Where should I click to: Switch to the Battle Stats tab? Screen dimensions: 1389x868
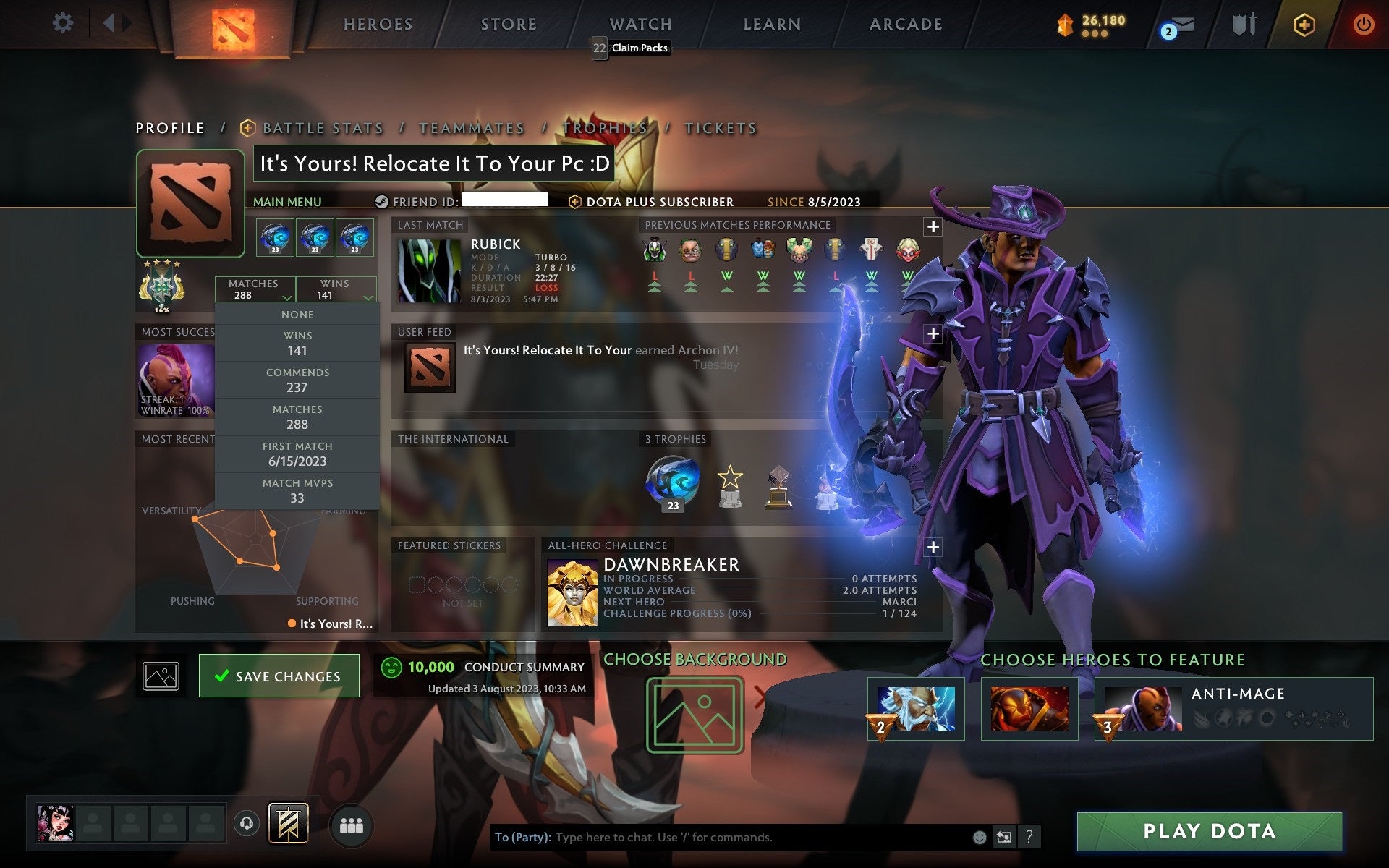pyautogui.click(x=323, y=127)
